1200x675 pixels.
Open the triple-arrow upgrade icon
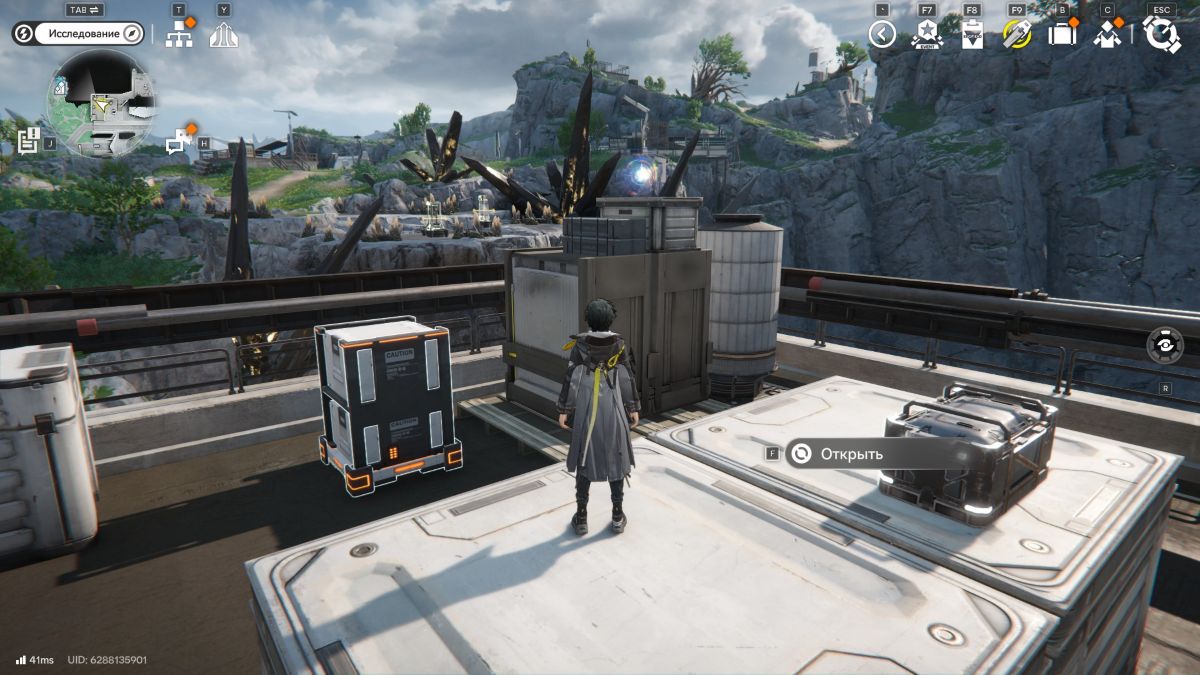point(223,35)
